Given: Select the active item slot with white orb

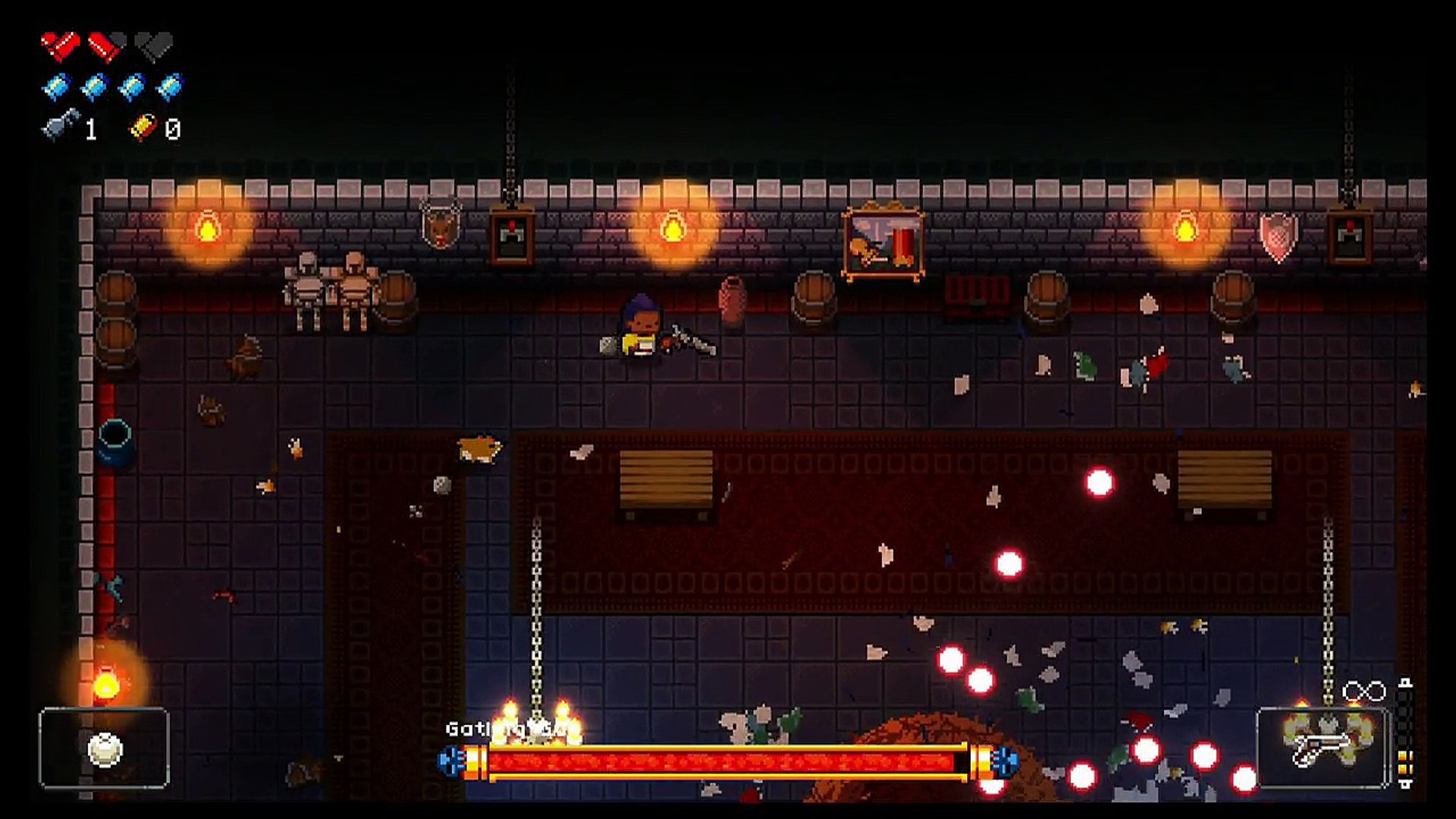Looking at the screenshot, I should (104, 748).
